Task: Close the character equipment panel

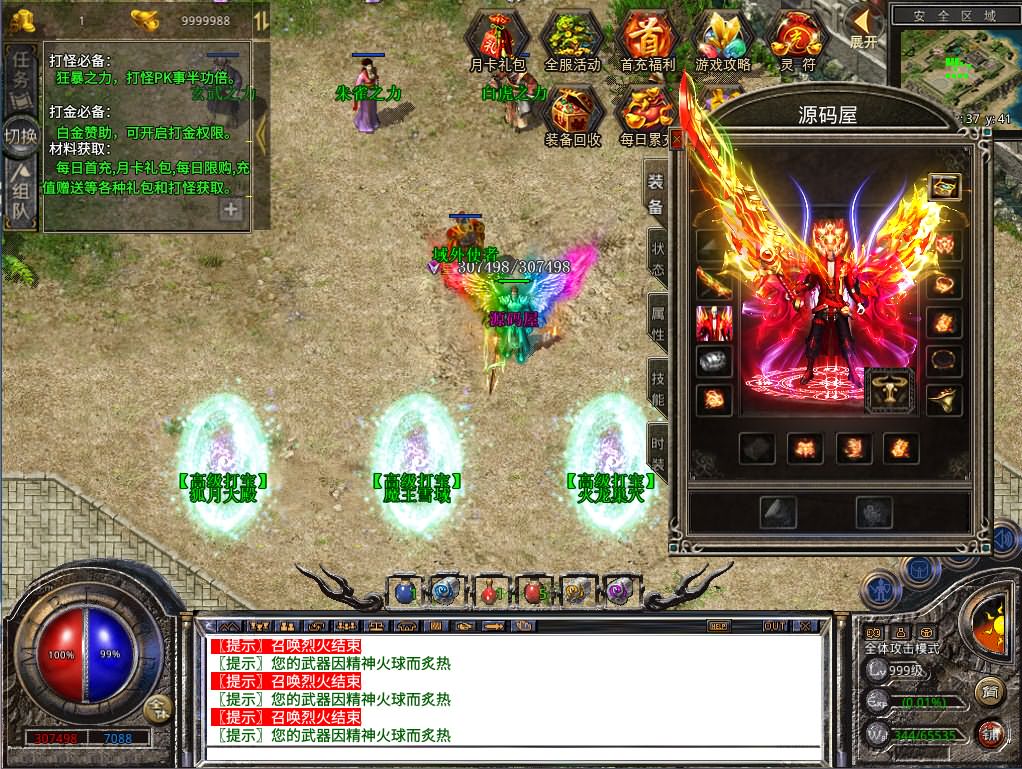Action: point(677,141)
